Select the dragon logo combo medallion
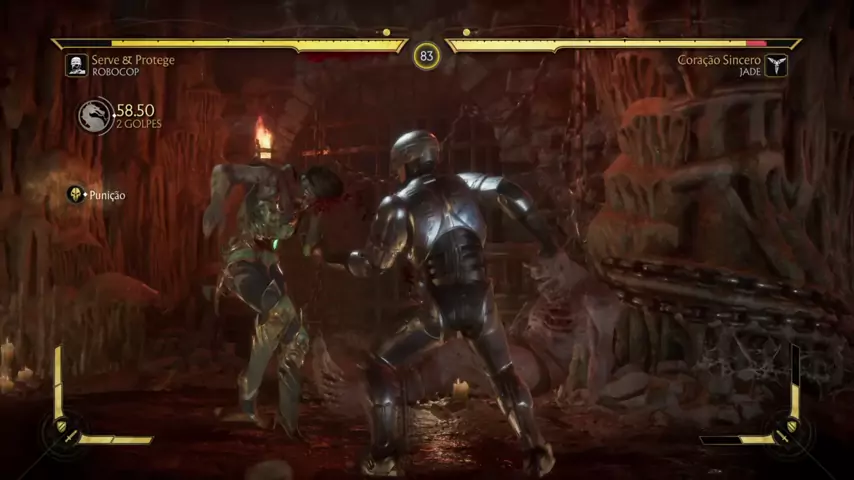The height and width of the screenshot is (480, 854). (x=96, y=116)
